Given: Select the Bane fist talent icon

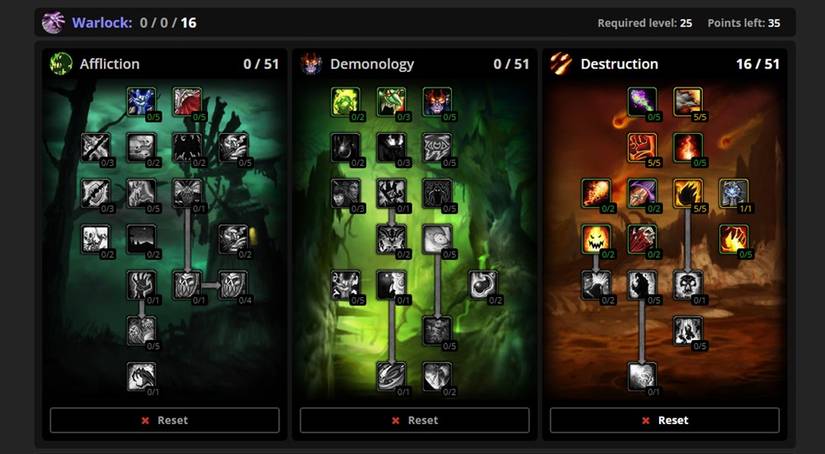Looking at the screenshot, I should (641, 147).
